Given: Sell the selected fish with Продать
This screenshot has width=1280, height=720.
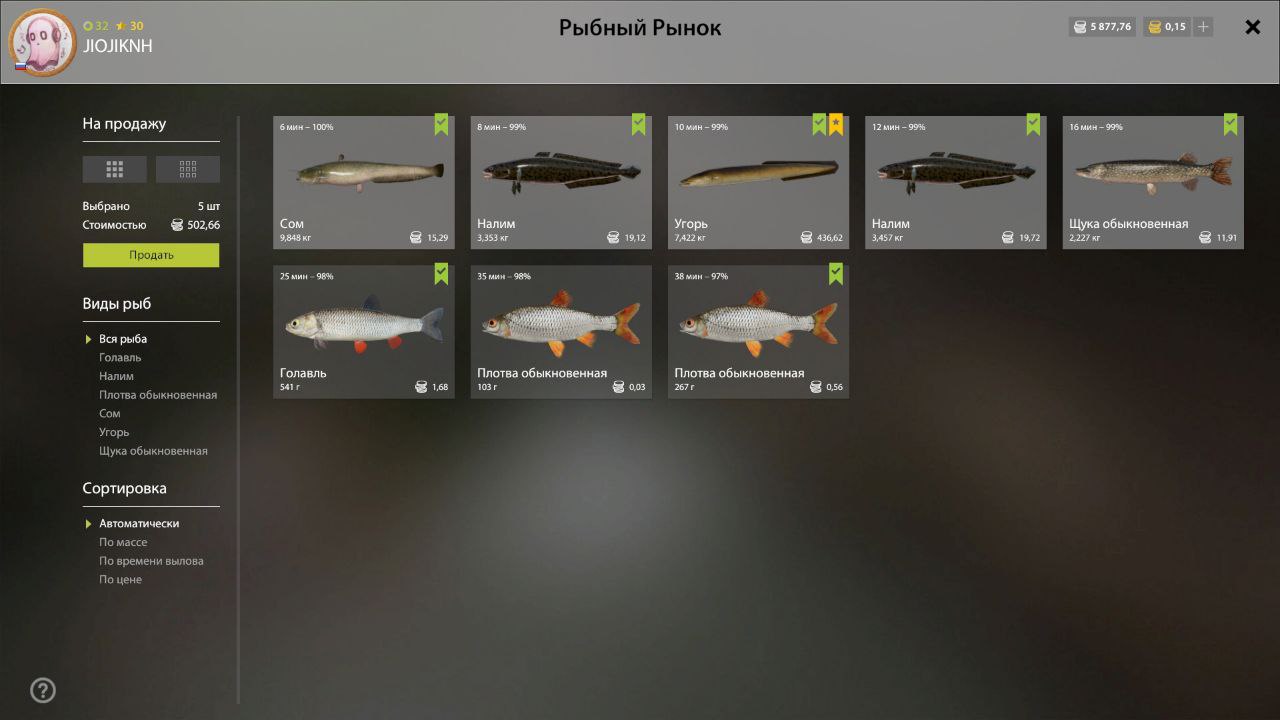Looking at the screenshot, I should click(x=151, y=255).
